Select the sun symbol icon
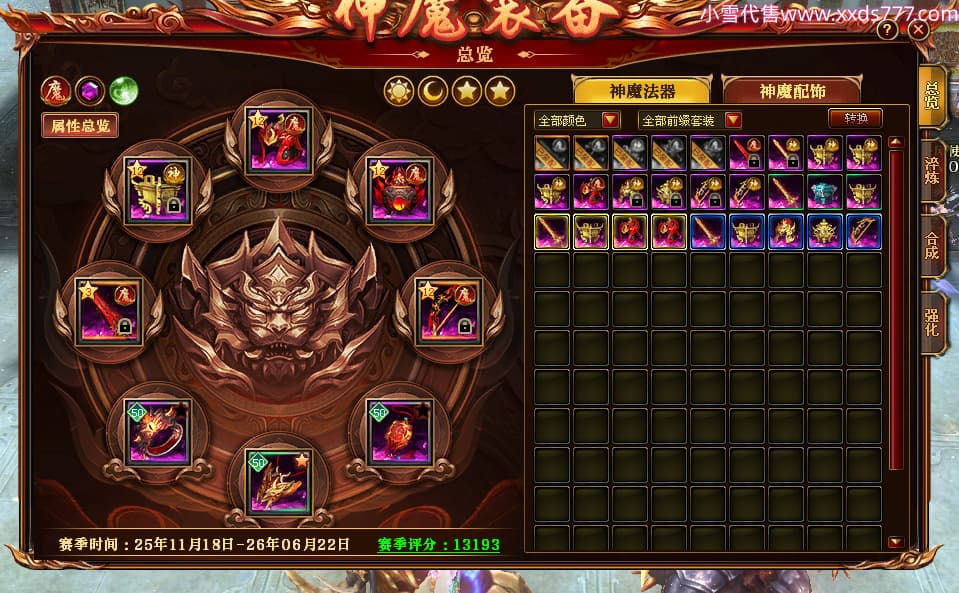This screenshot has height=593, width=959. [x=399, y=92]
